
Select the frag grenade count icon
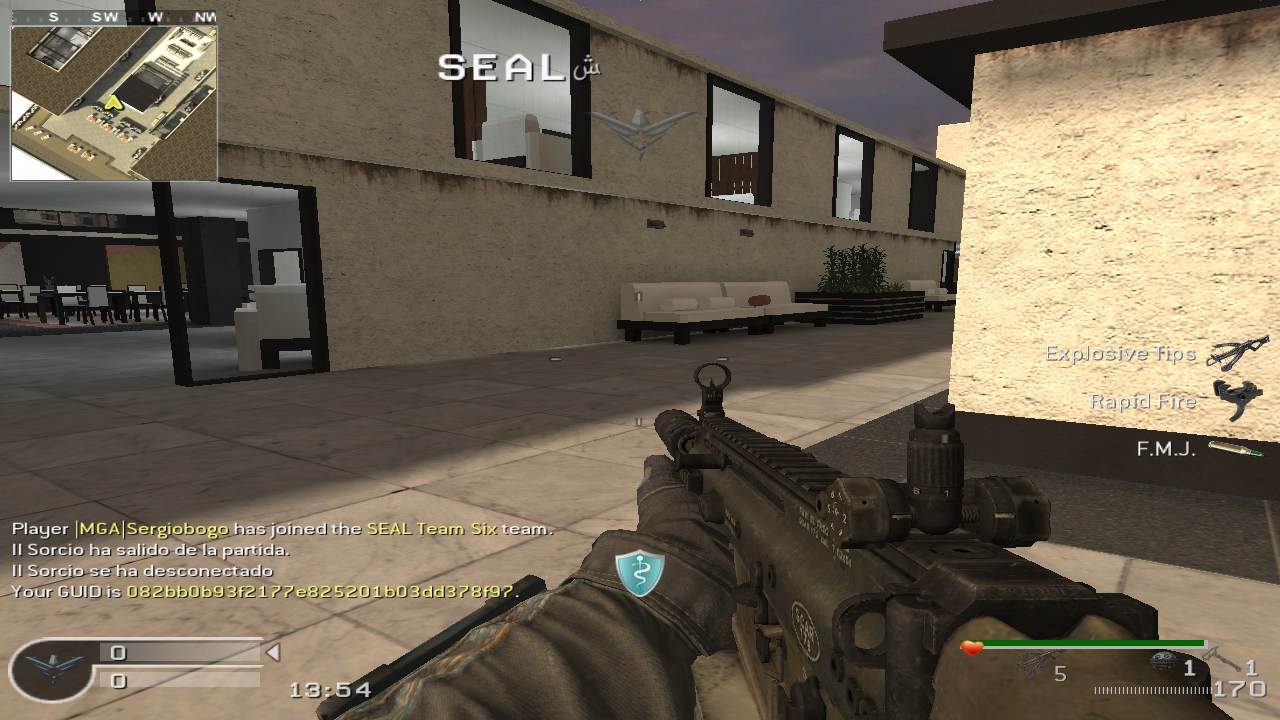(1163, 664)
